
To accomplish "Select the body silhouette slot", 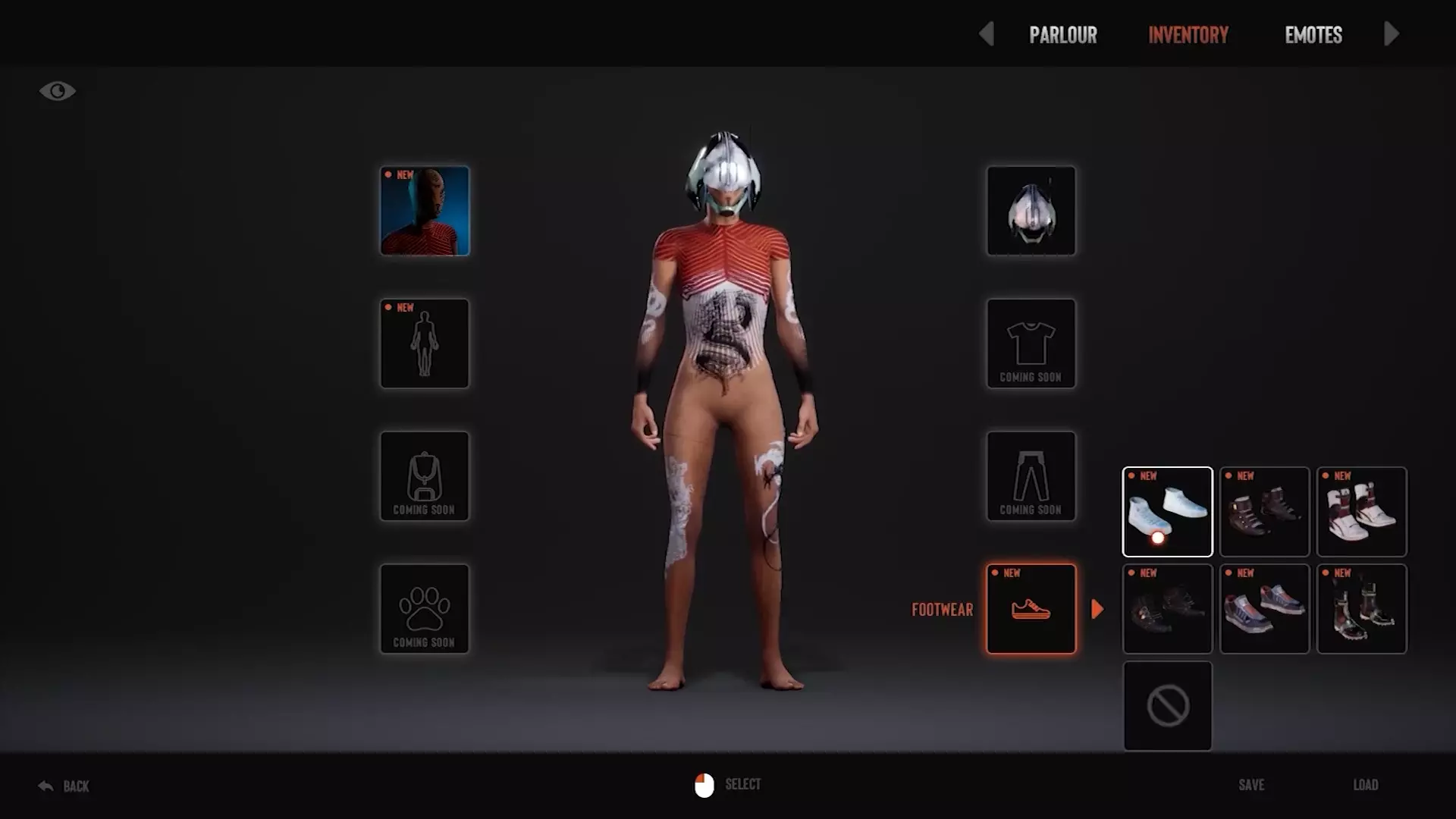I will click(425, 344).
